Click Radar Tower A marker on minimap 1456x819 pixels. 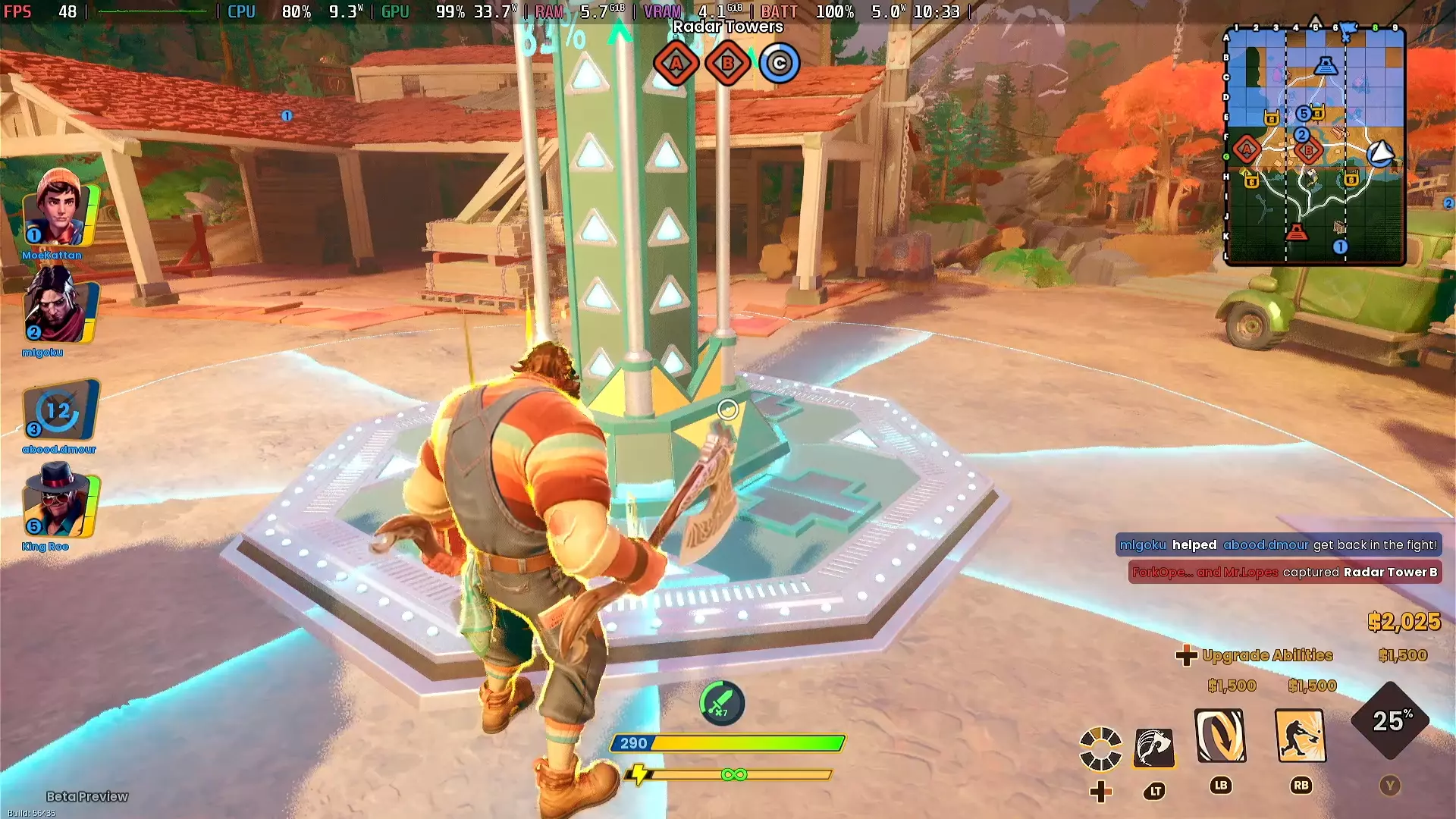point(1247,149)
